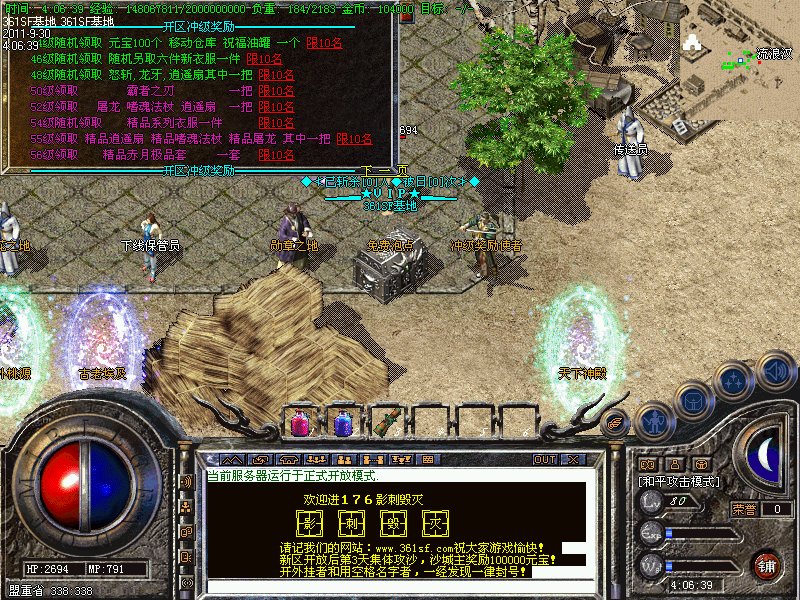Click the red 铺 shop button
Image resolution: width=800 pixels, height=600 pixels.
(x=767, y=564)
